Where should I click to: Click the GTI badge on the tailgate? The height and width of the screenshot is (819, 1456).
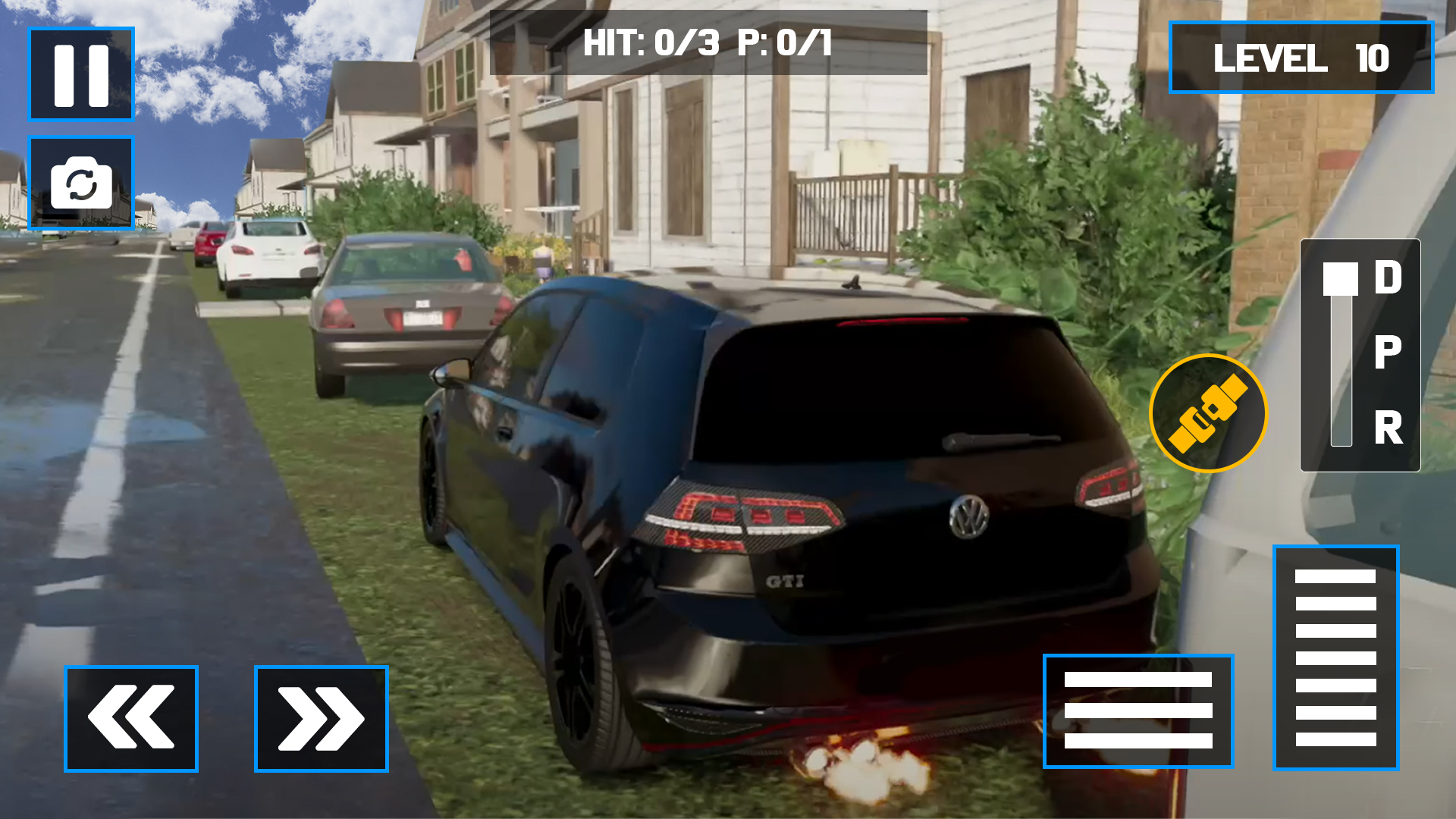point(786,580)
